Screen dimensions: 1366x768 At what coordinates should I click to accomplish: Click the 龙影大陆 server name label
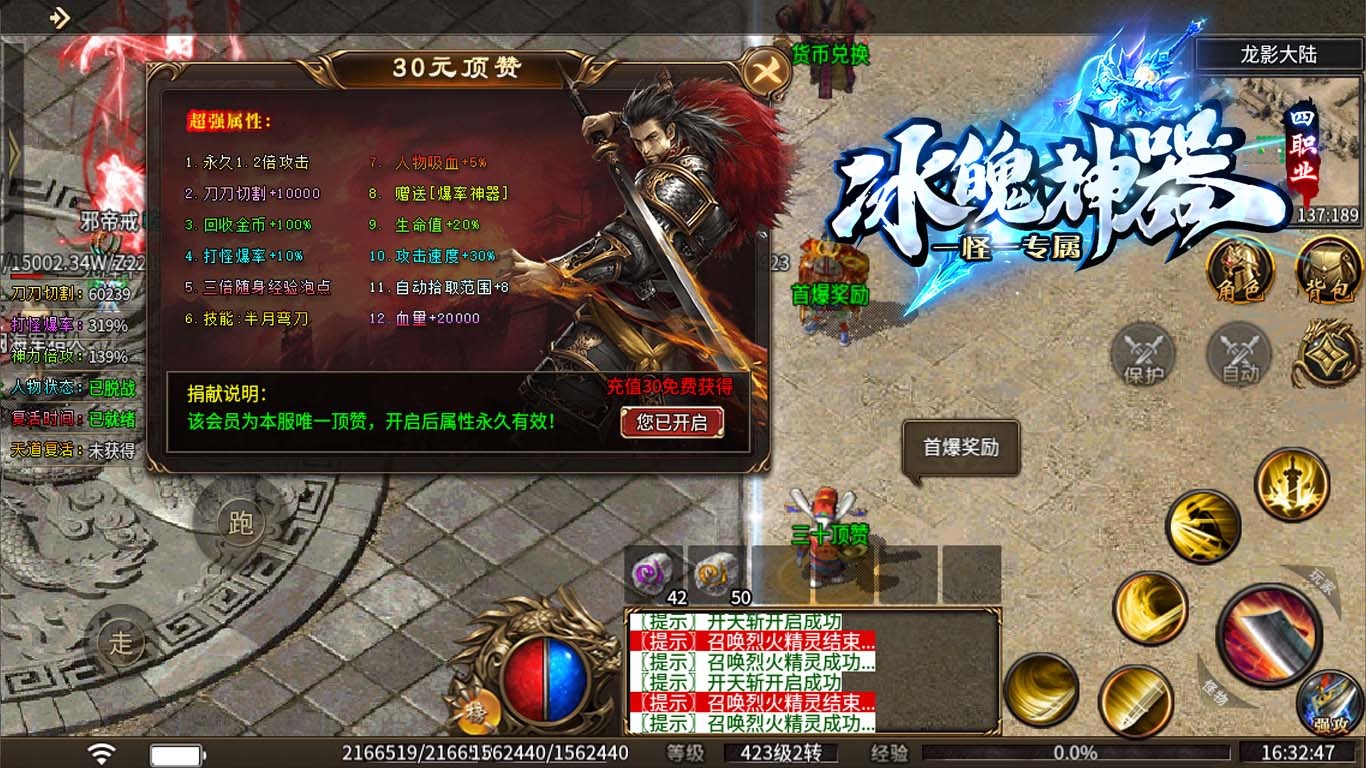(x=1282, y=54)
